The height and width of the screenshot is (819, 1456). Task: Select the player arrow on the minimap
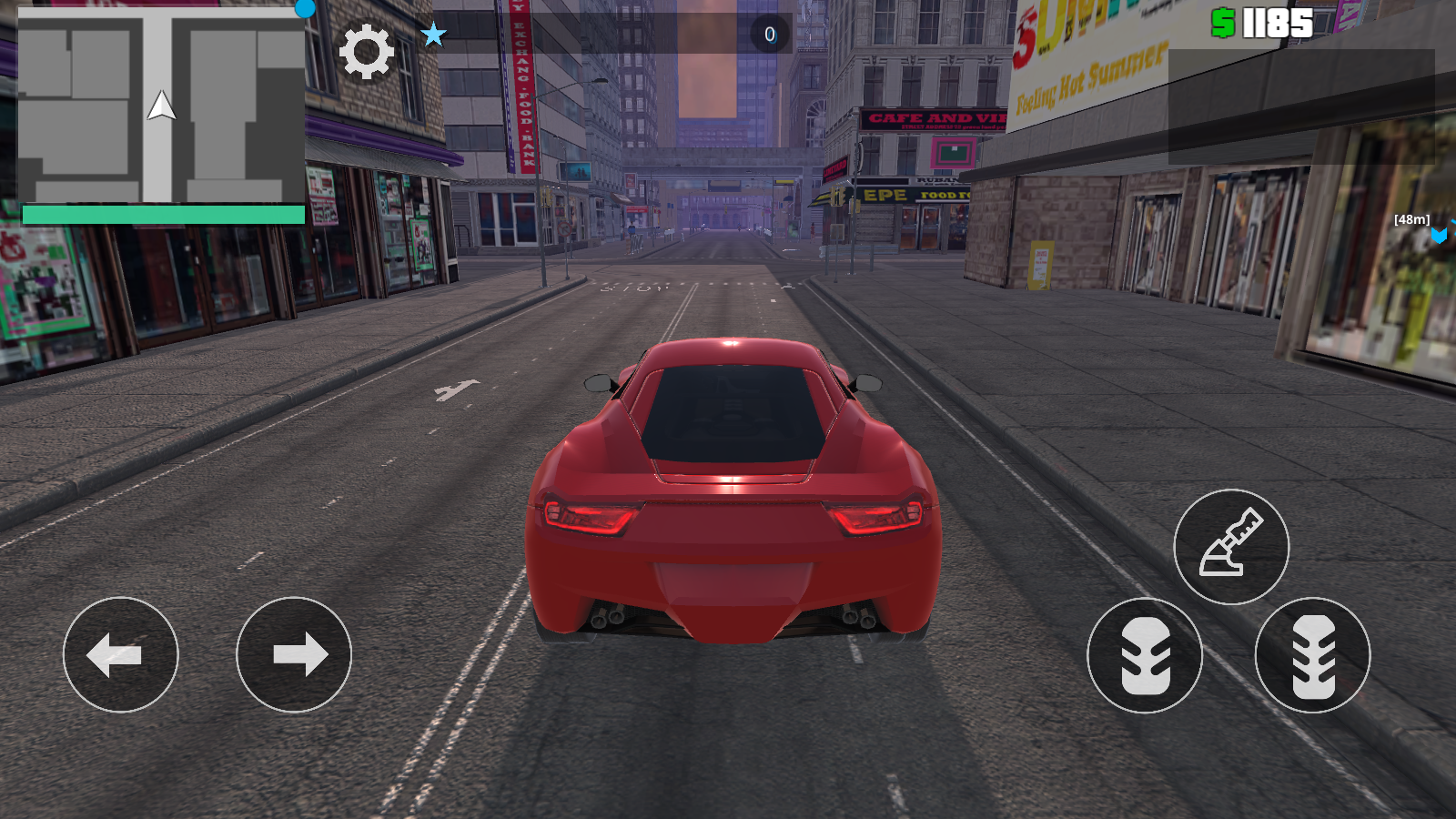point(161,109)
